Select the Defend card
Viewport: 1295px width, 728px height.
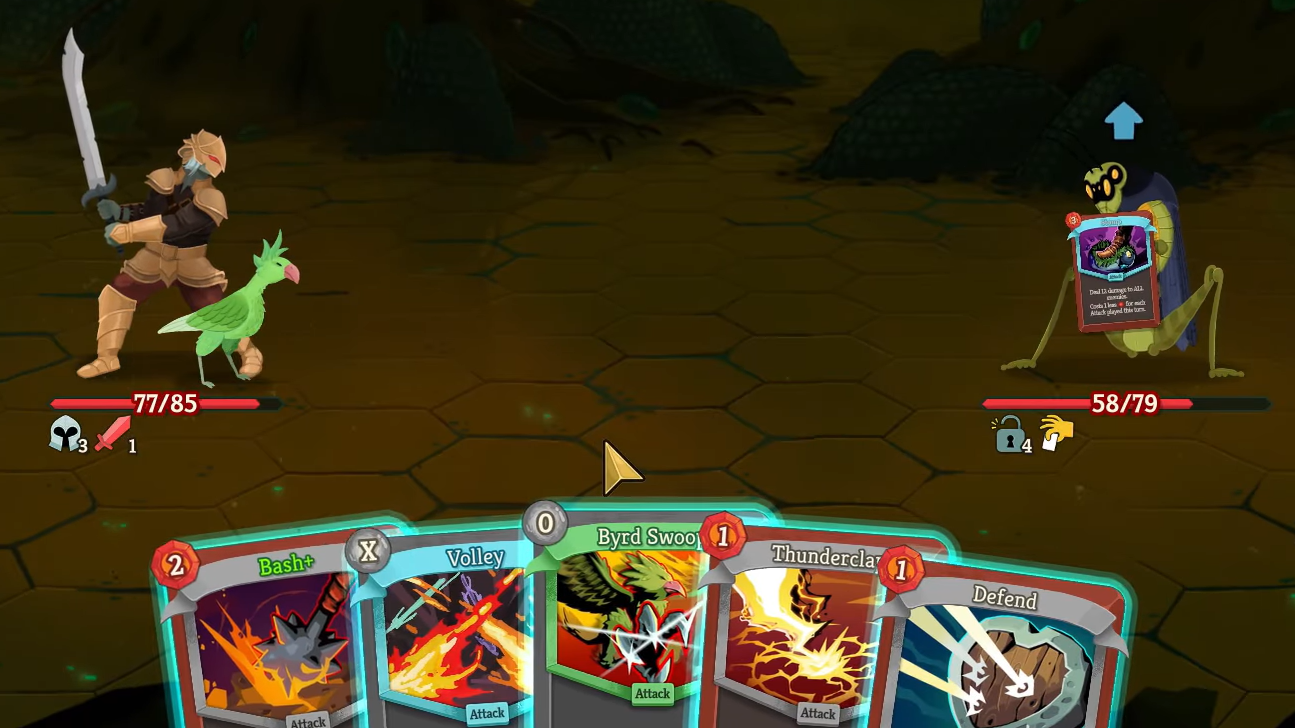1005,650
